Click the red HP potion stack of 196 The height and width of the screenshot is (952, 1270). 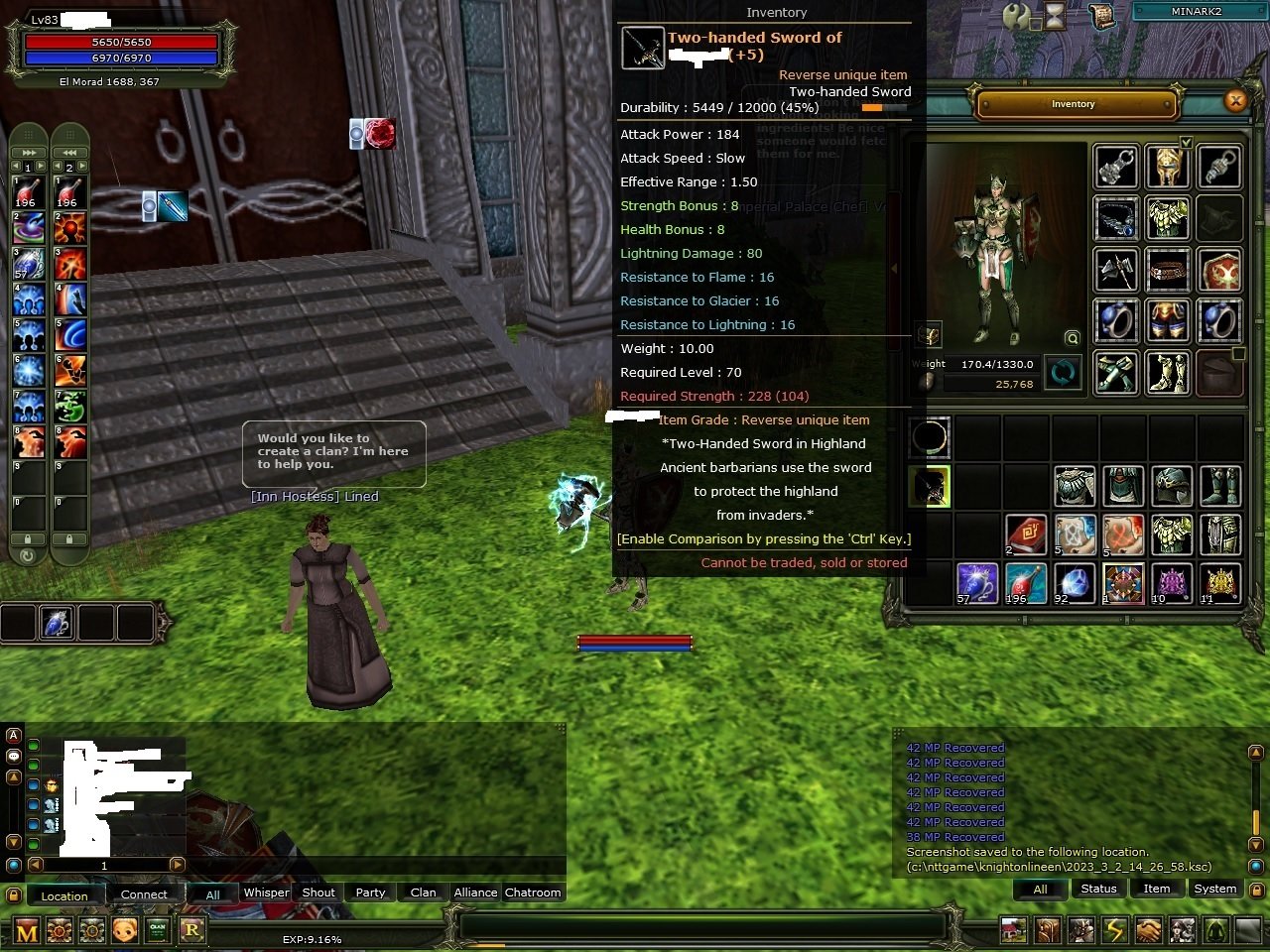click(x=1026, y=583)
